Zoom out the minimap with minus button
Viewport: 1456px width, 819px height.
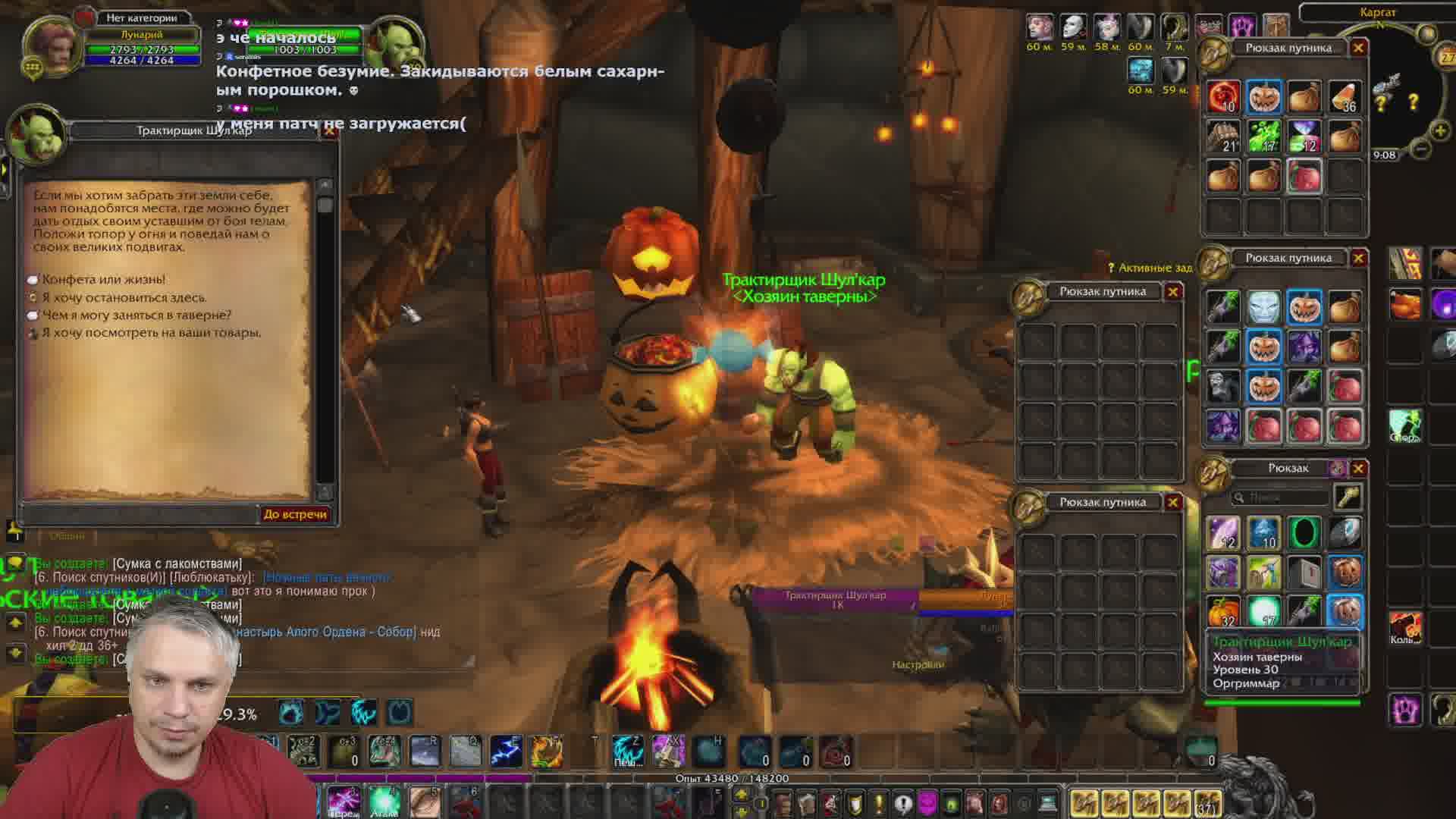(1422, 149)
